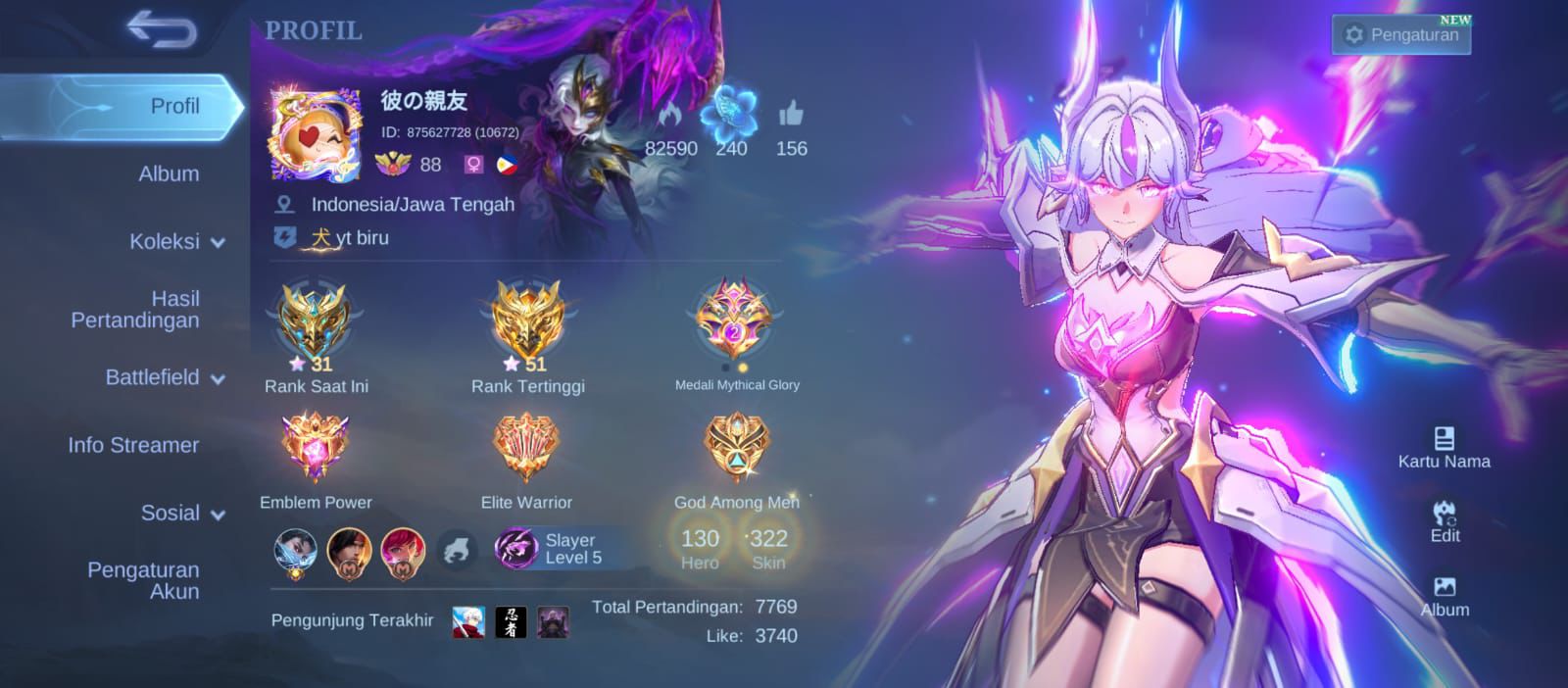Select the Emblem Power badge
This screenshot has width=1568, height=688.
click(x=316, y=448)
